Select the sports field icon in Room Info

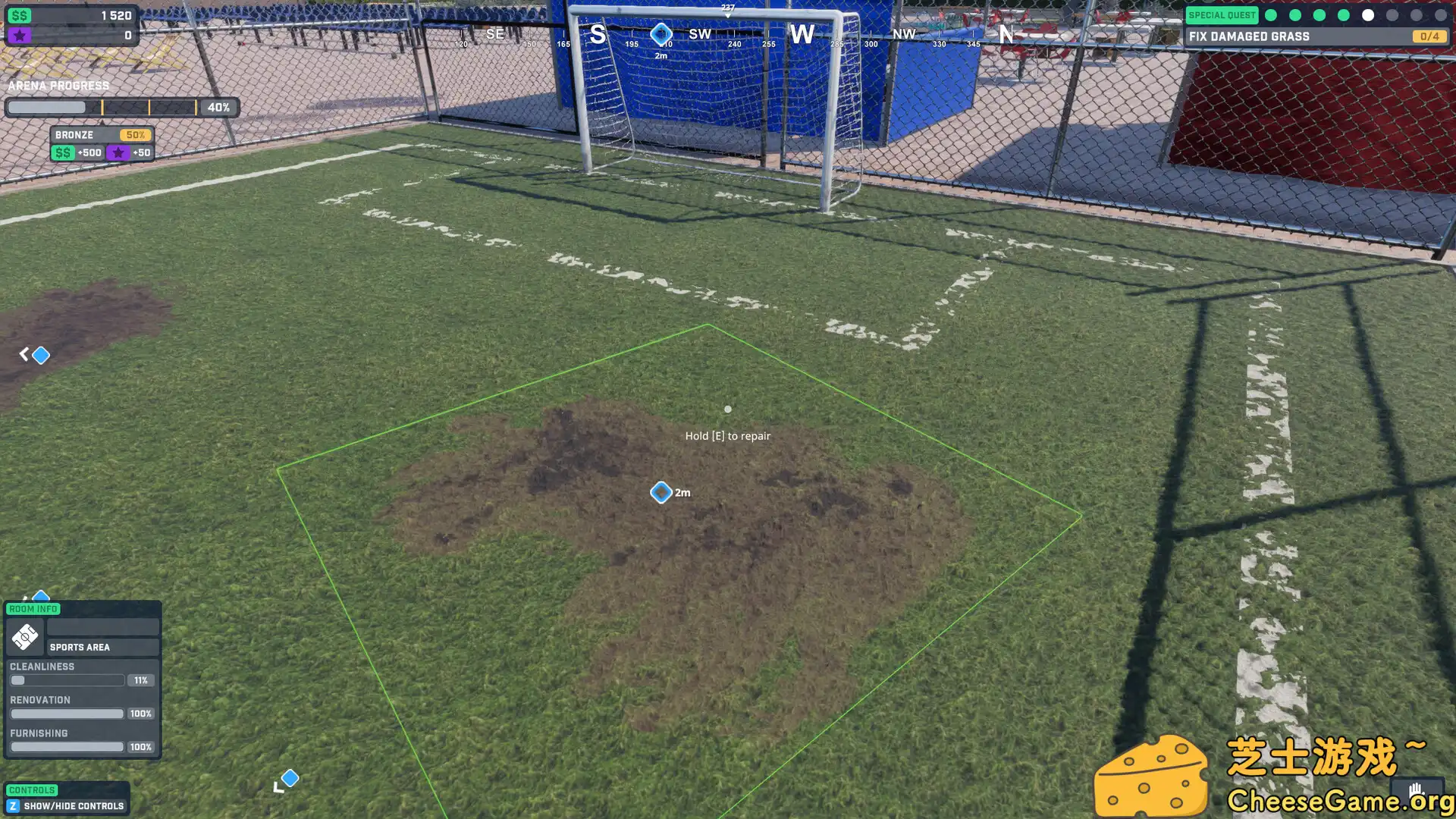click(x=25, y=637)
